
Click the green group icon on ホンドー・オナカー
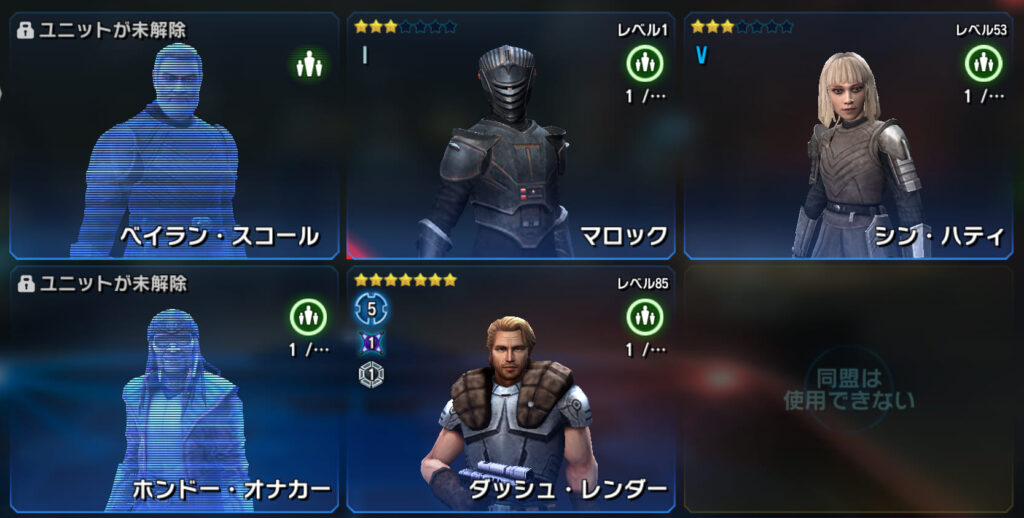(308, 317)
